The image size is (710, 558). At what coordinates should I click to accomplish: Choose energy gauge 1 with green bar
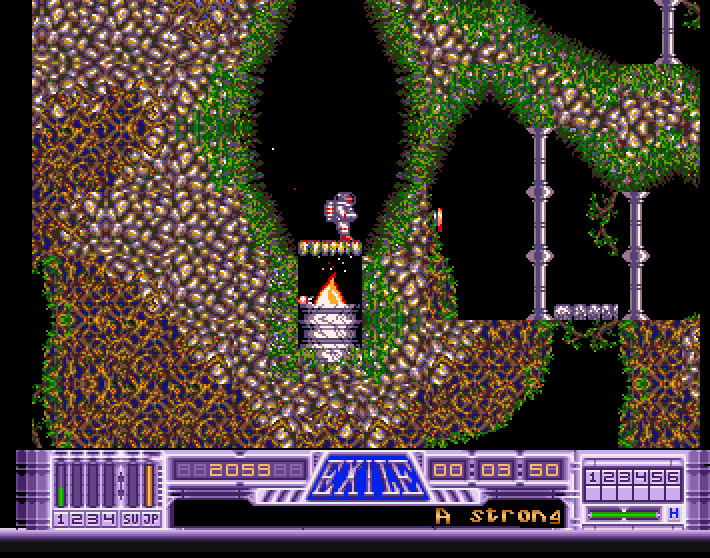pos(61,485)
